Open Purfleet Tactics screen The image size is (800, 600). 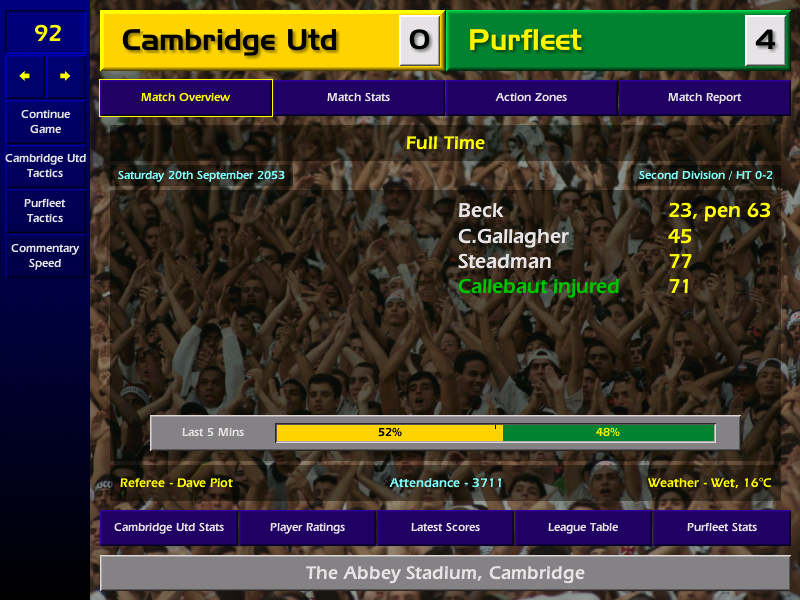click(x=45, y=210)
